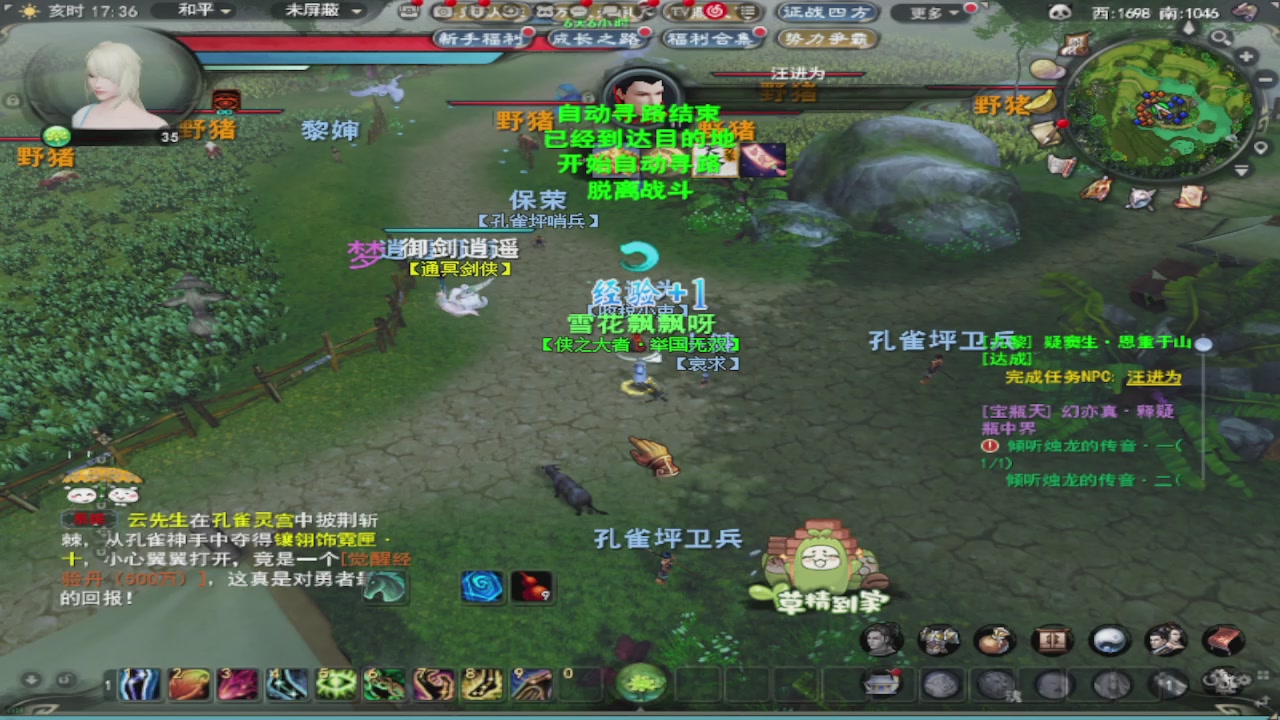
Task: Open the bag pouch icon
Action: (995, 640)
